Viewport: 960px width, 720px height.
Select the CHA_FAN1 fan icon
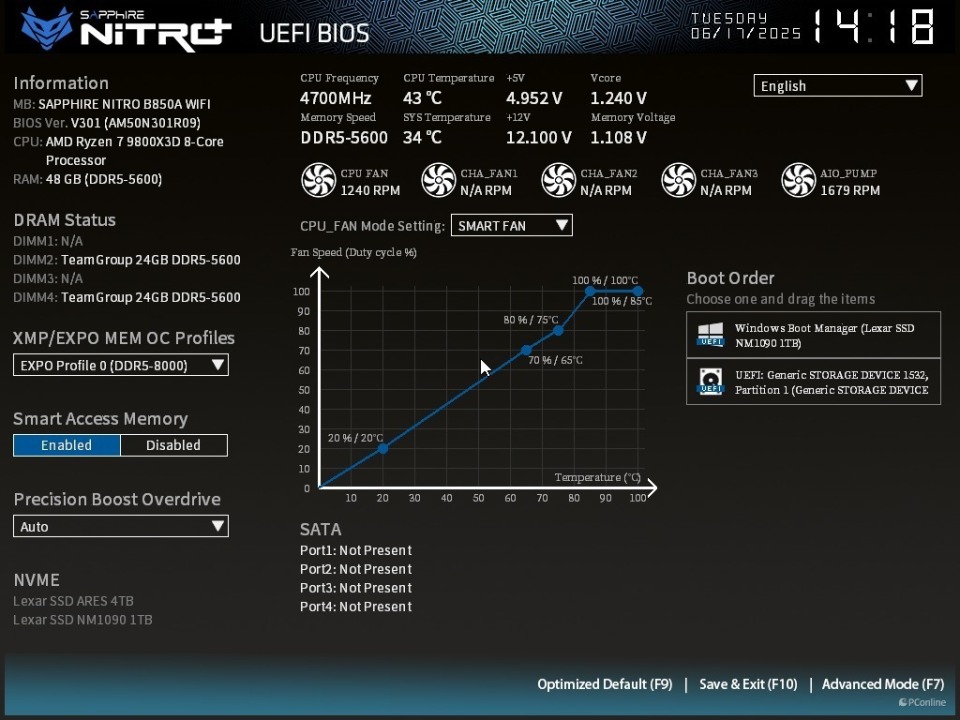coord(438,181)
